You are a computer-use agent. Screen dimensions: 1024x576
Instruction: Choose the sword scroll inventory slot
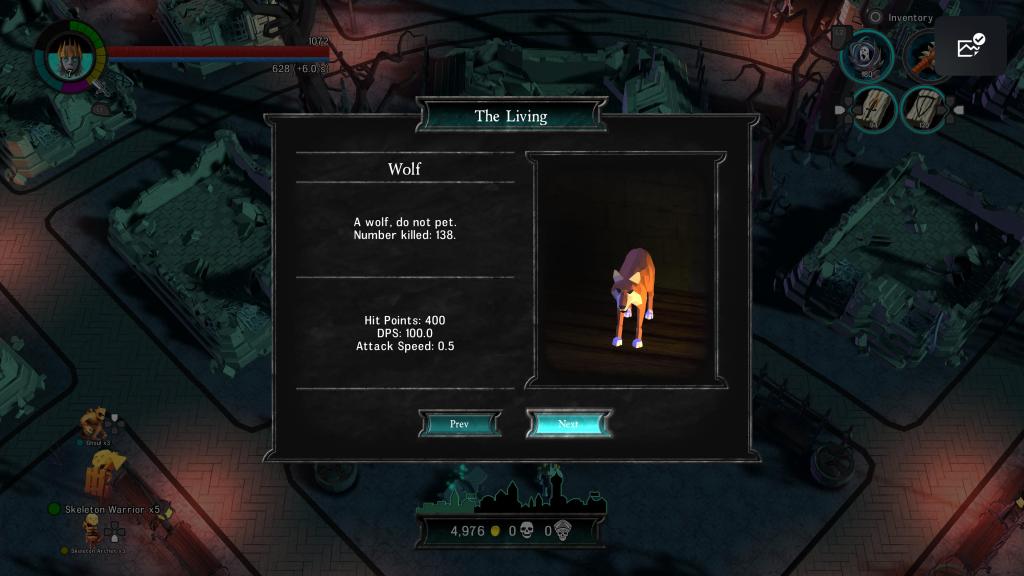point(874,108)
